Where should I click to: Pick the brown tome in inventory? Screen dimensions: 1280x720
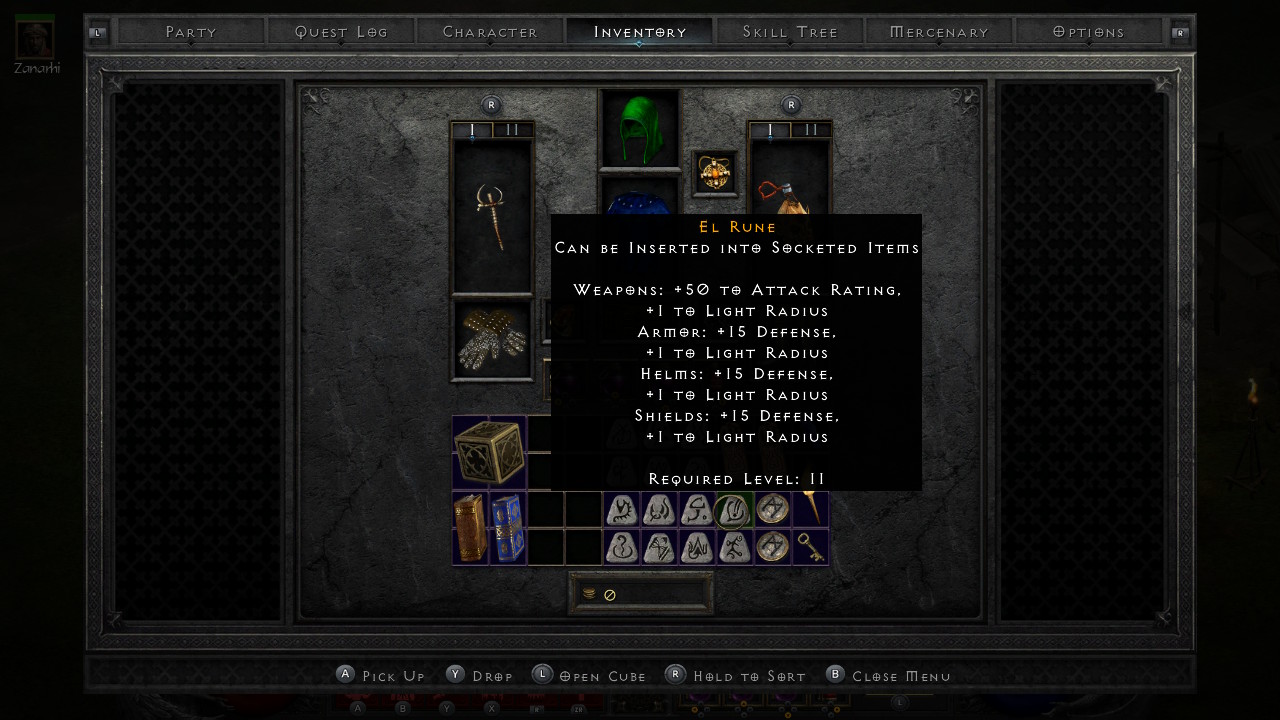[470, 528]
